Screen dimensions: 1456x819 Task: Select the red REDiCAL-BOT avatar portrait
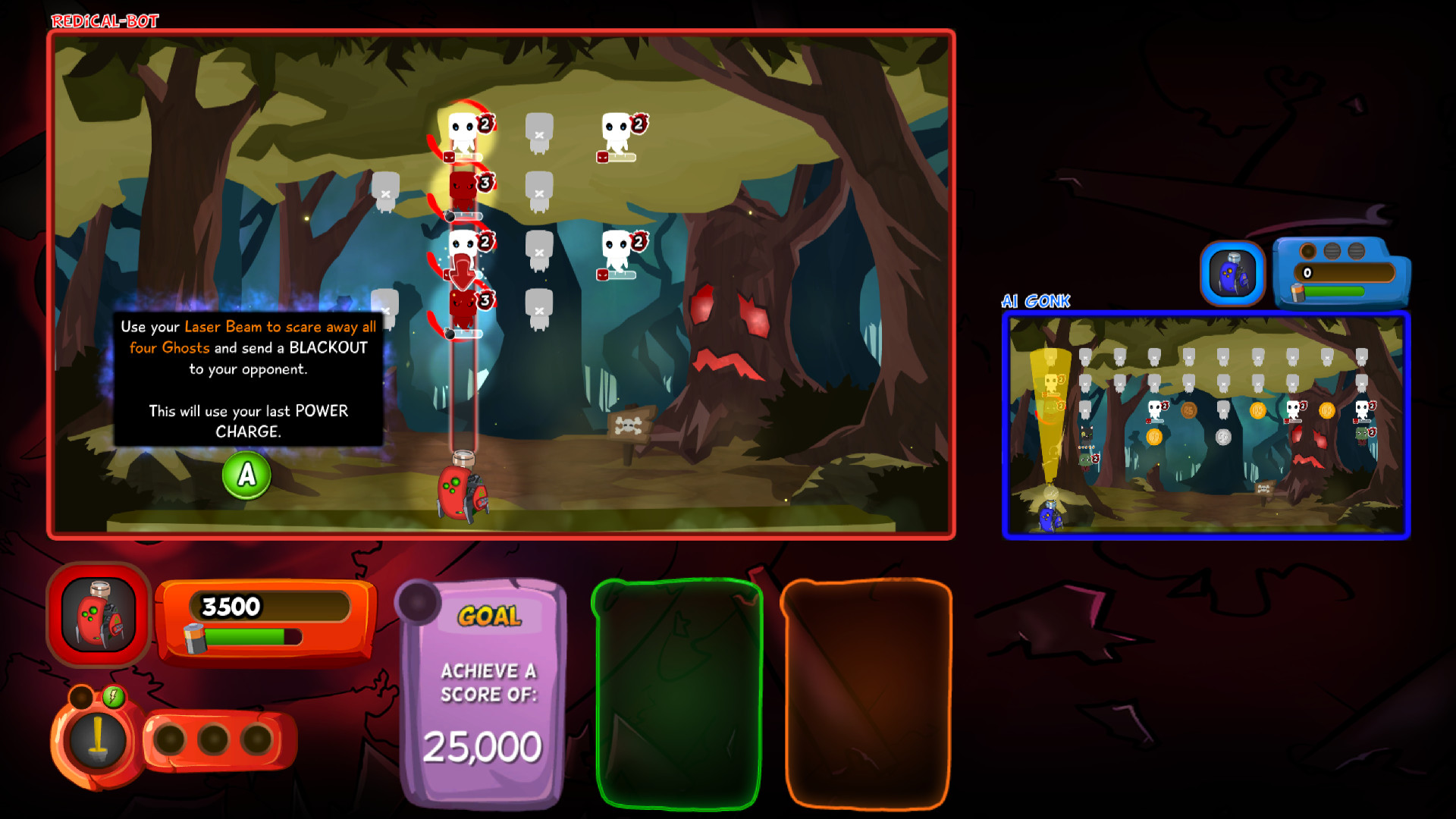tap(96, 614)
